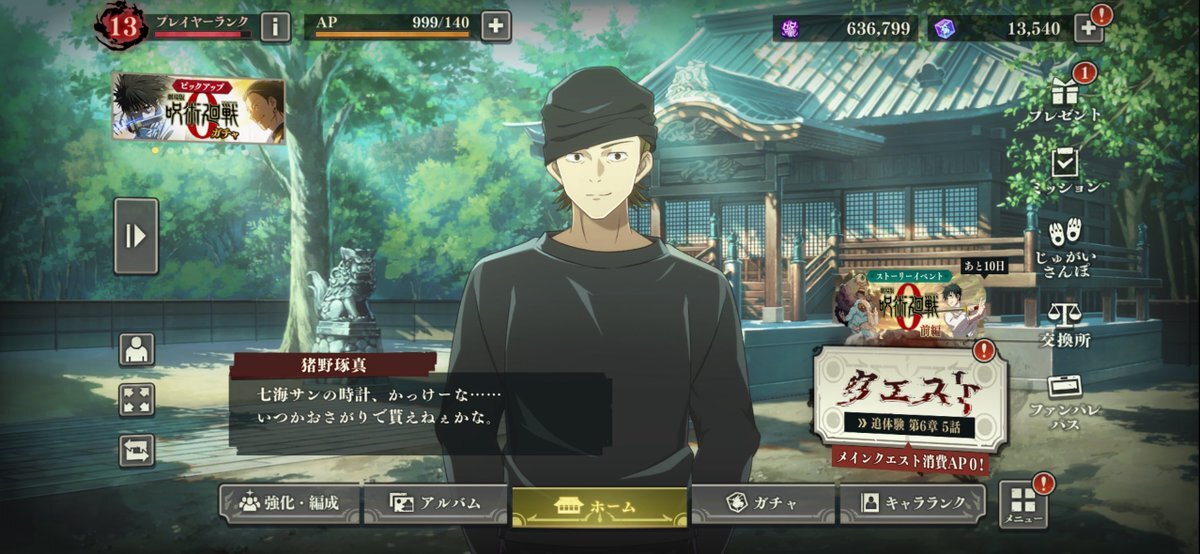Open the メニュー grid button
Image resolution: width=1200 pixels, height=554 pixels.
(x=1023, y=506)
